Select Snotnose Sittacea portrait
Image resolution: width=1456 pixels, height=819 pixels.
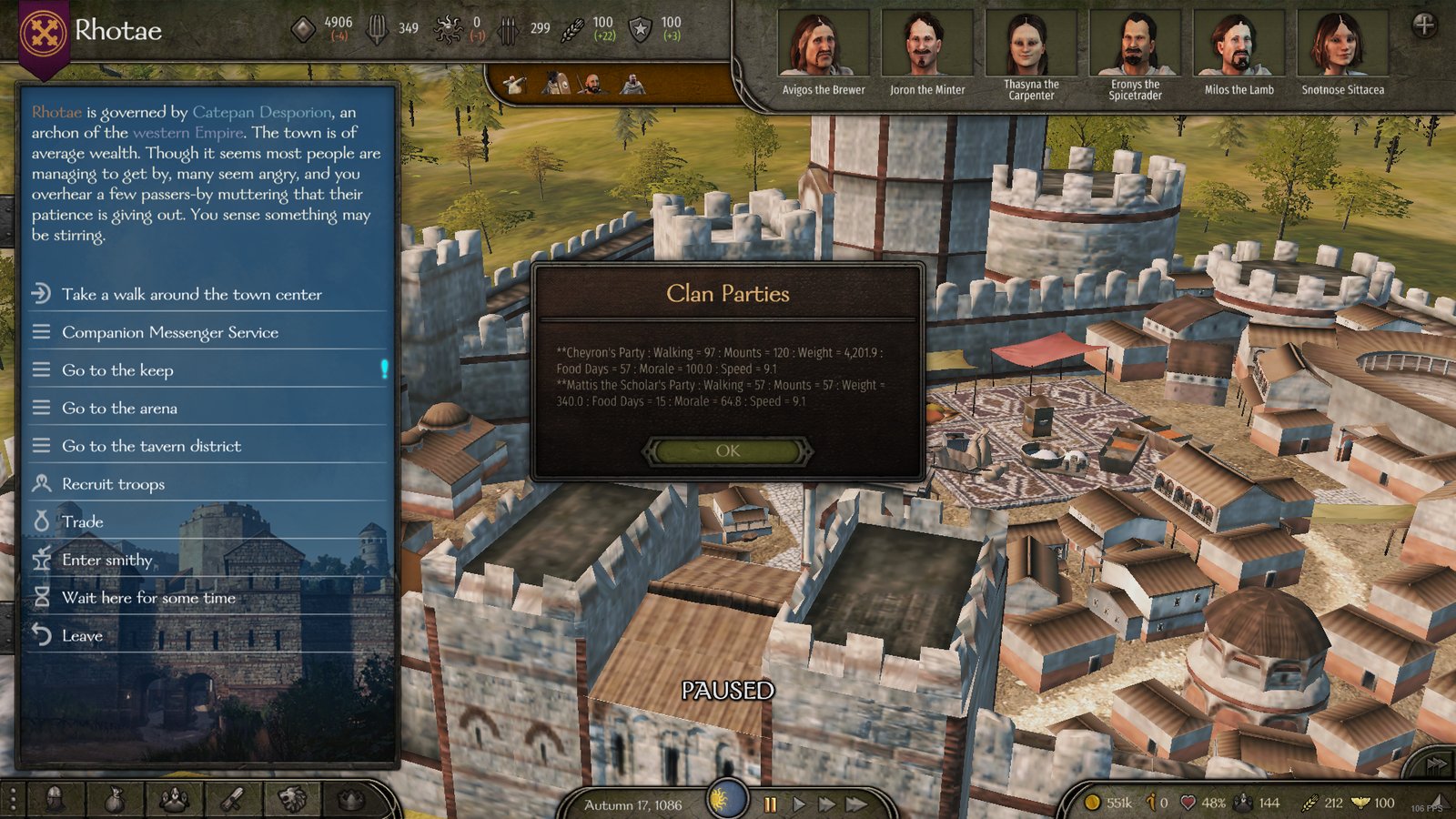click(1342, 45)
